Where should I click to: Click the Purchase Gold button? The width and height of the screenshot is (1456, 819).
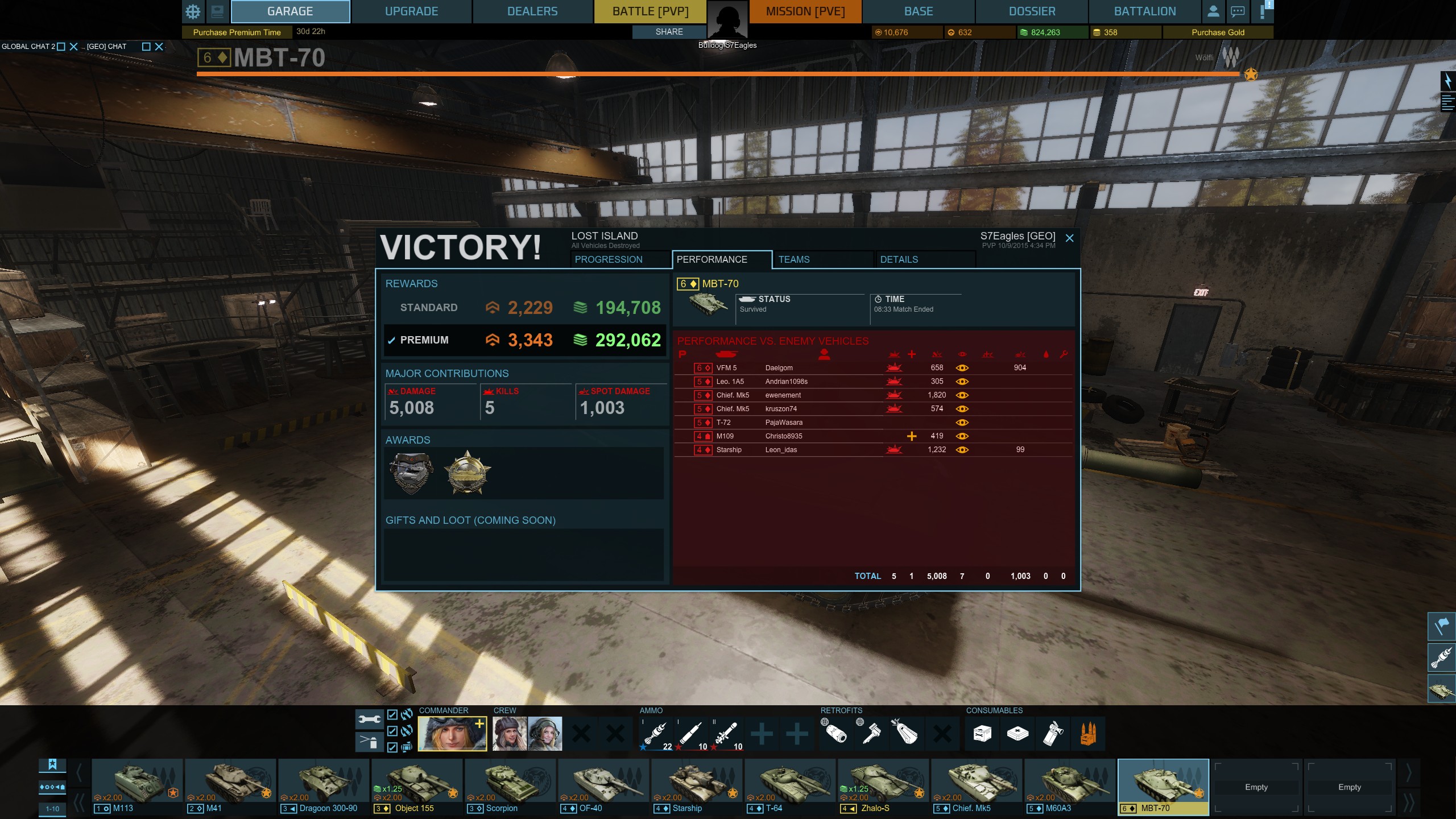tap(1217, 32)
